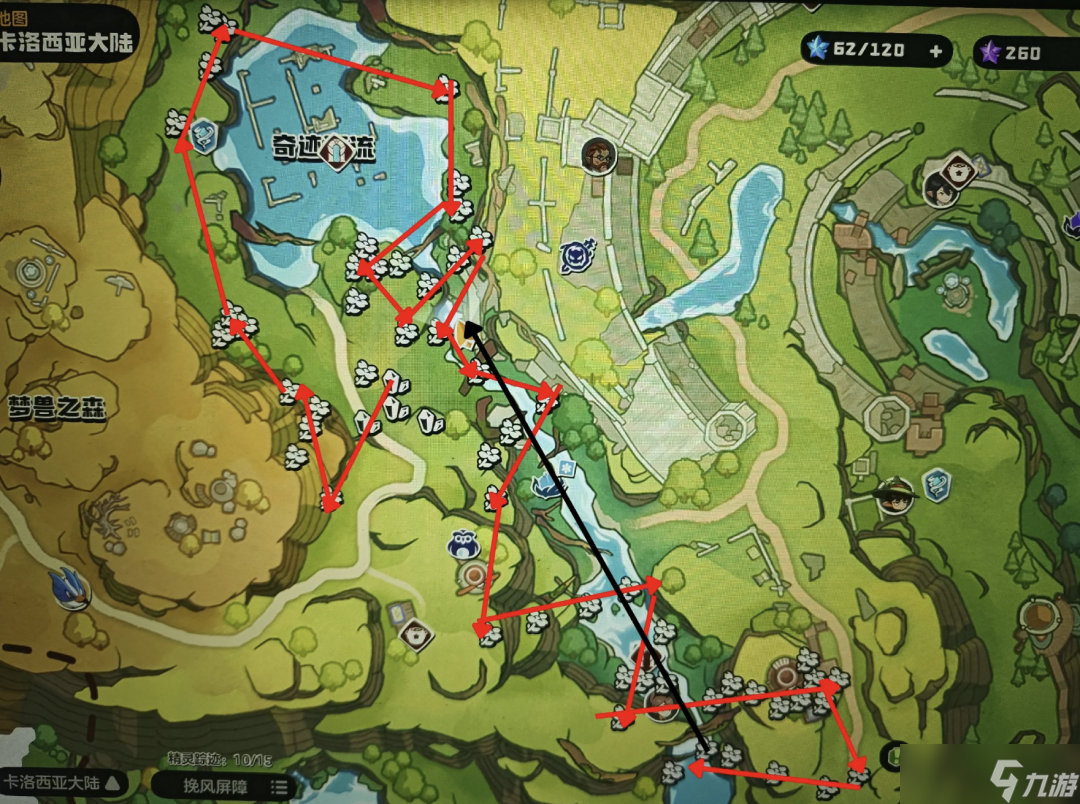The height and width of the screenshot is (804, 1080).
Task: Select the blue shield marker beside the lake
Action: tap(204, 135)
